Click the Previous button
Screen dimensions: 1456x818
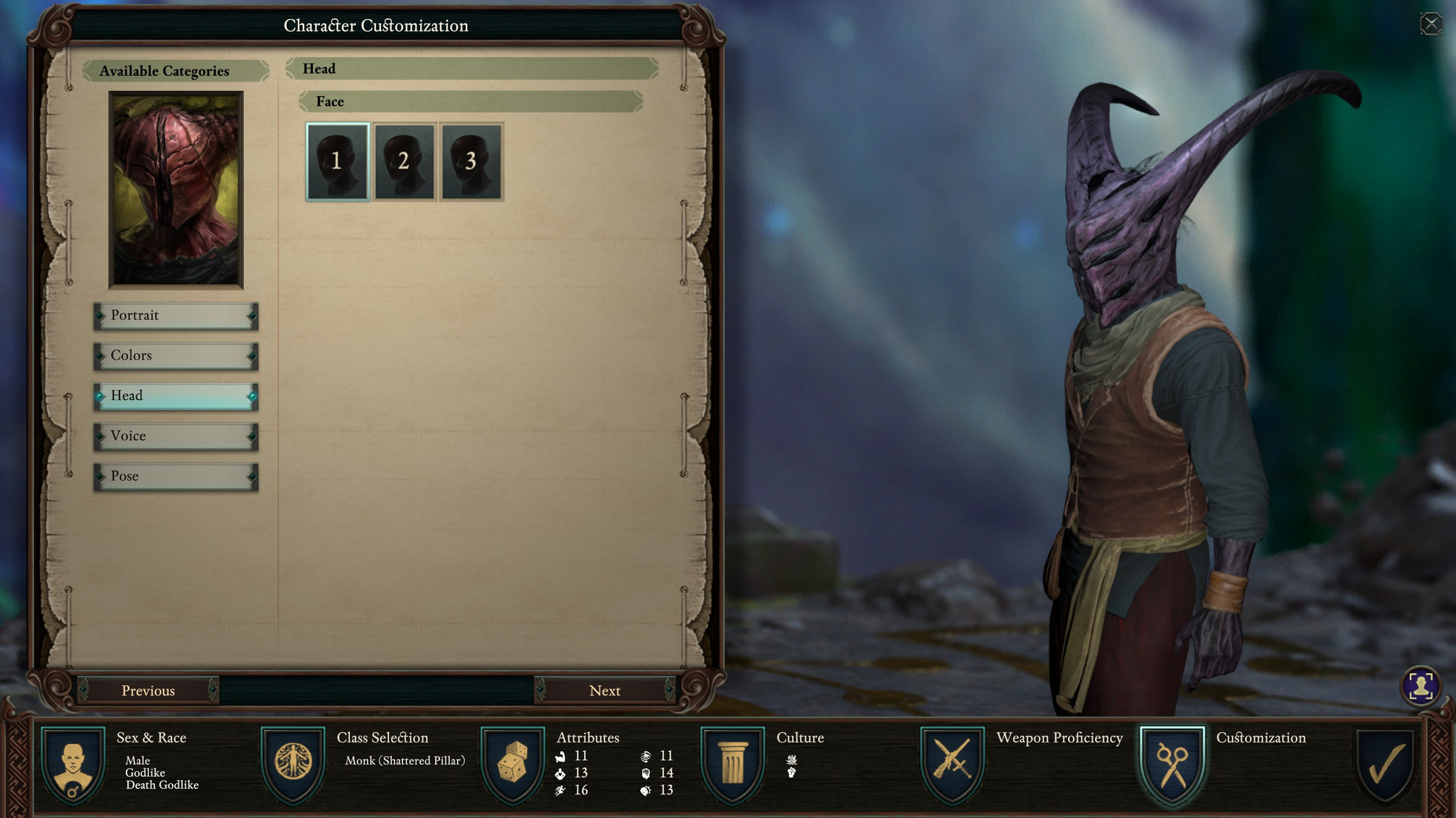(149, 690)
